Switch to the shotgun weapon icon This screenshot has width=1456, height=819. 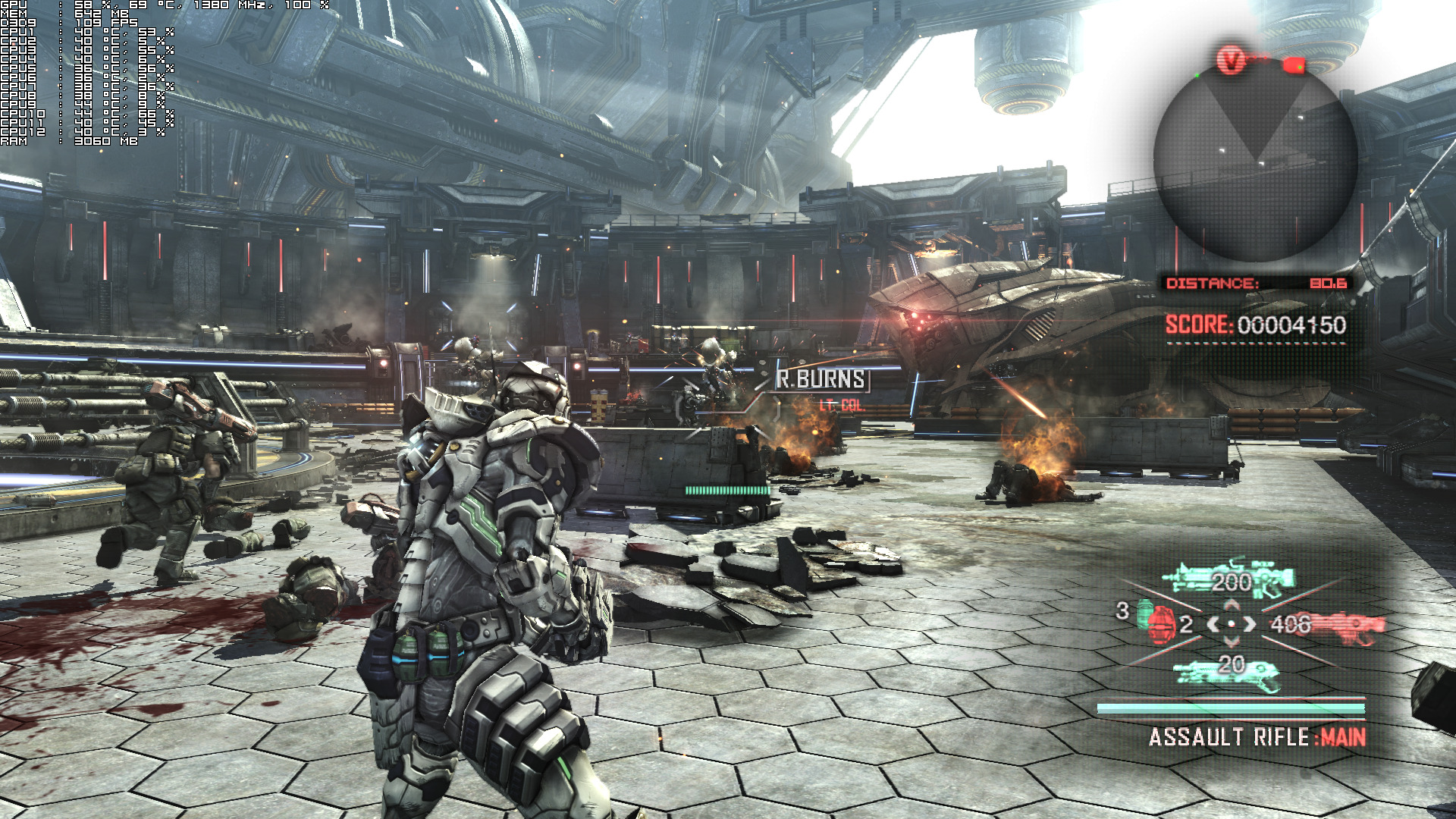point(1227,673)
